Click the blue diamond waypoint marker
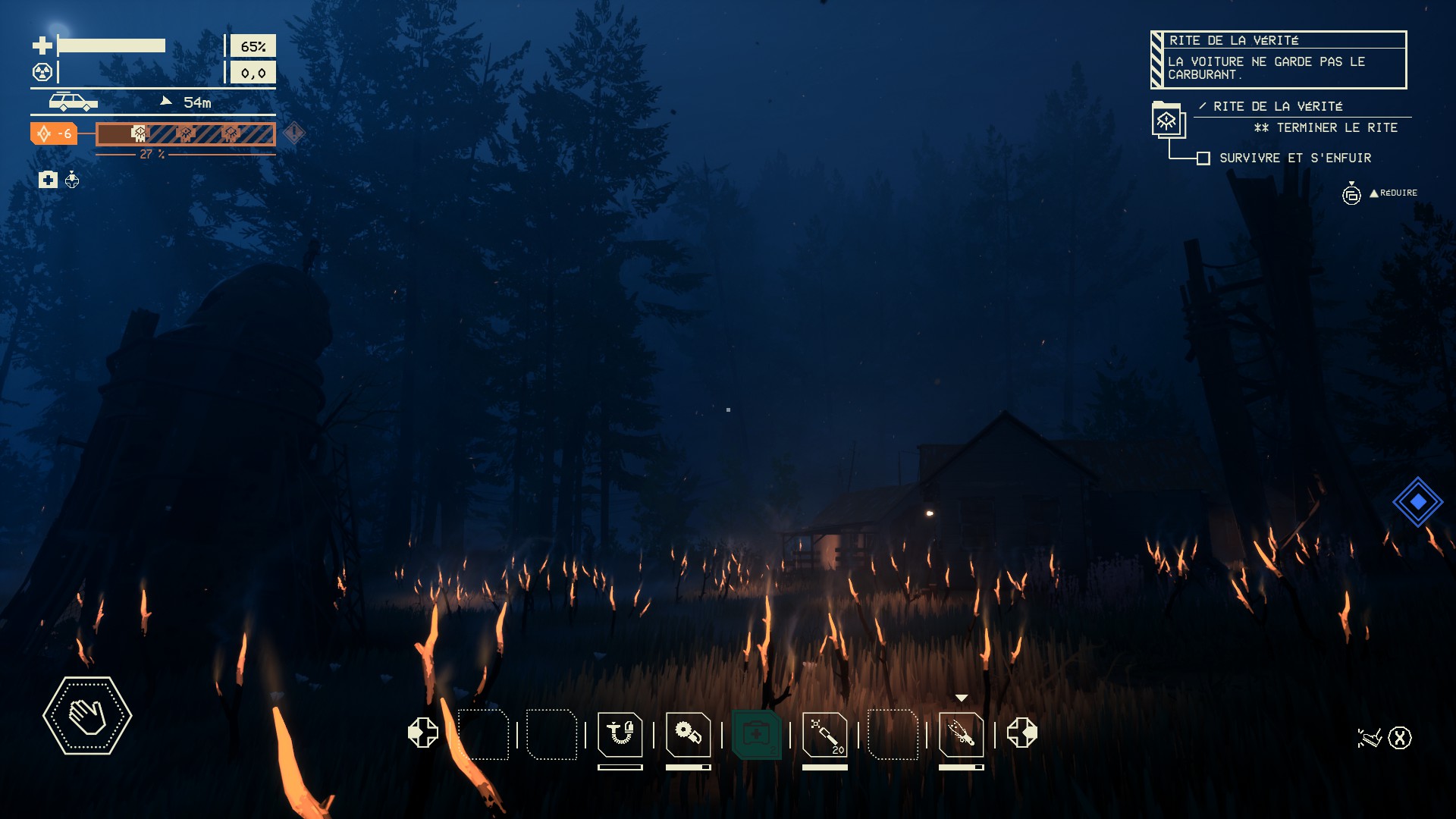This screenshot has width=1456, height=819. (x=1417, y=502)
